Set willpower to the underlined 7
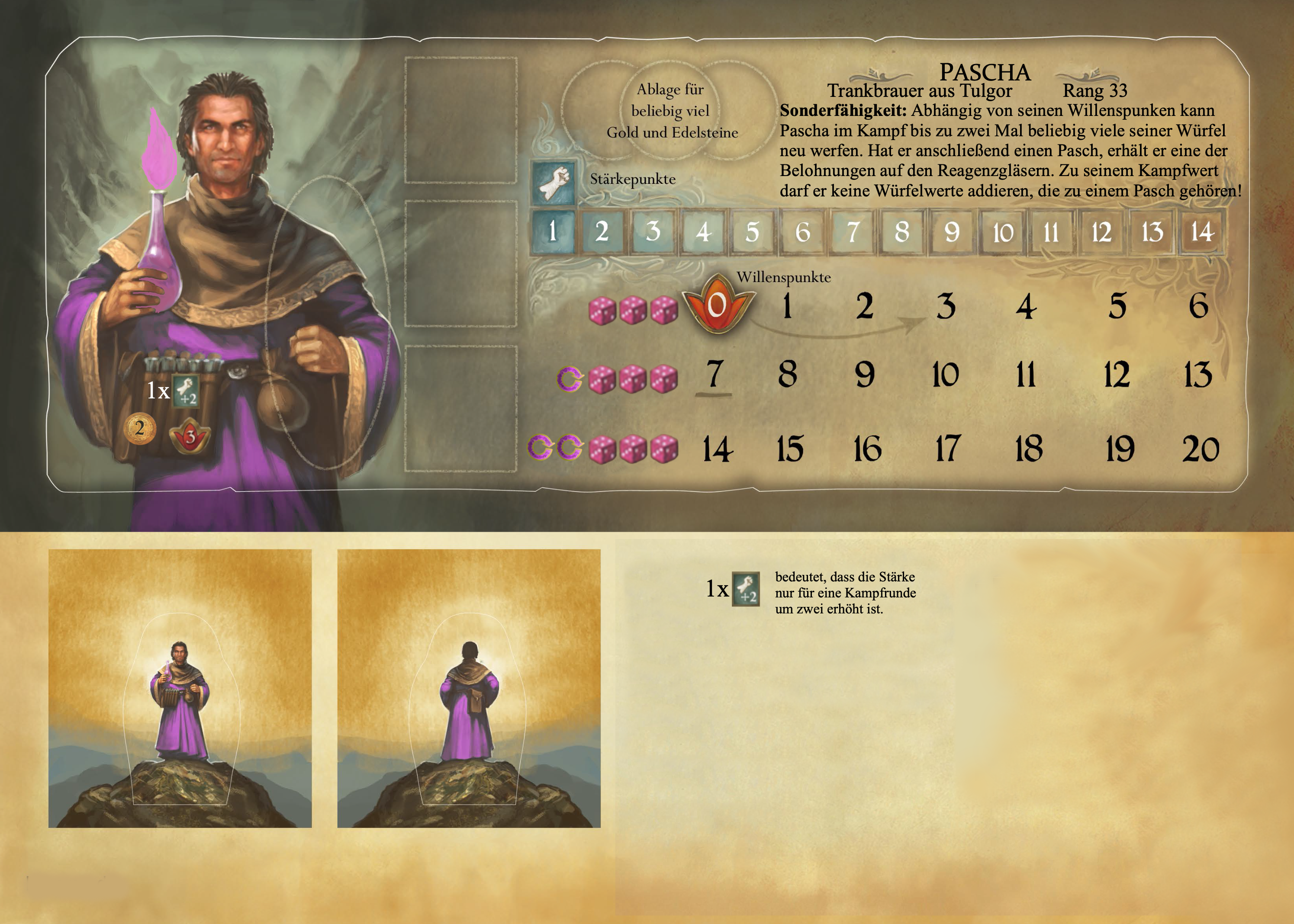Viewport: 1294px width, 924px height. pyautogui.click(x=715, y=374)
